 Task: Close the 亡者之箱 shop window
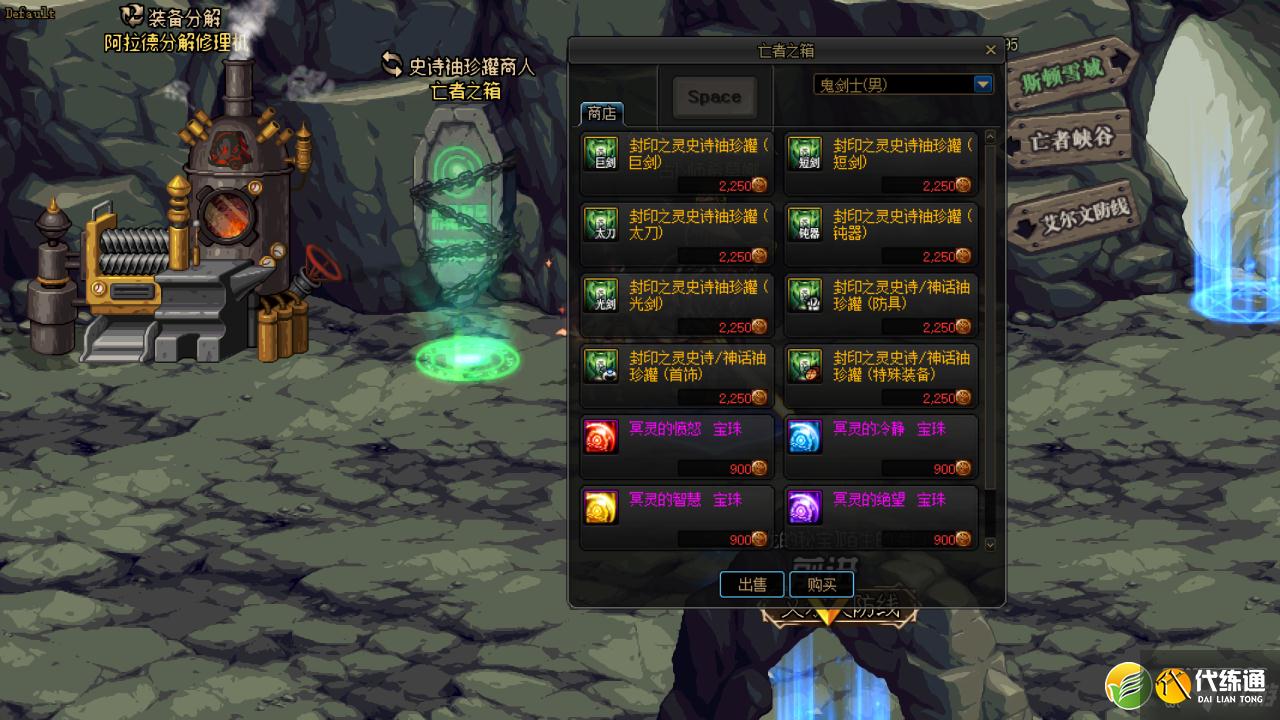pyautogui.click(x=990, y=50)
